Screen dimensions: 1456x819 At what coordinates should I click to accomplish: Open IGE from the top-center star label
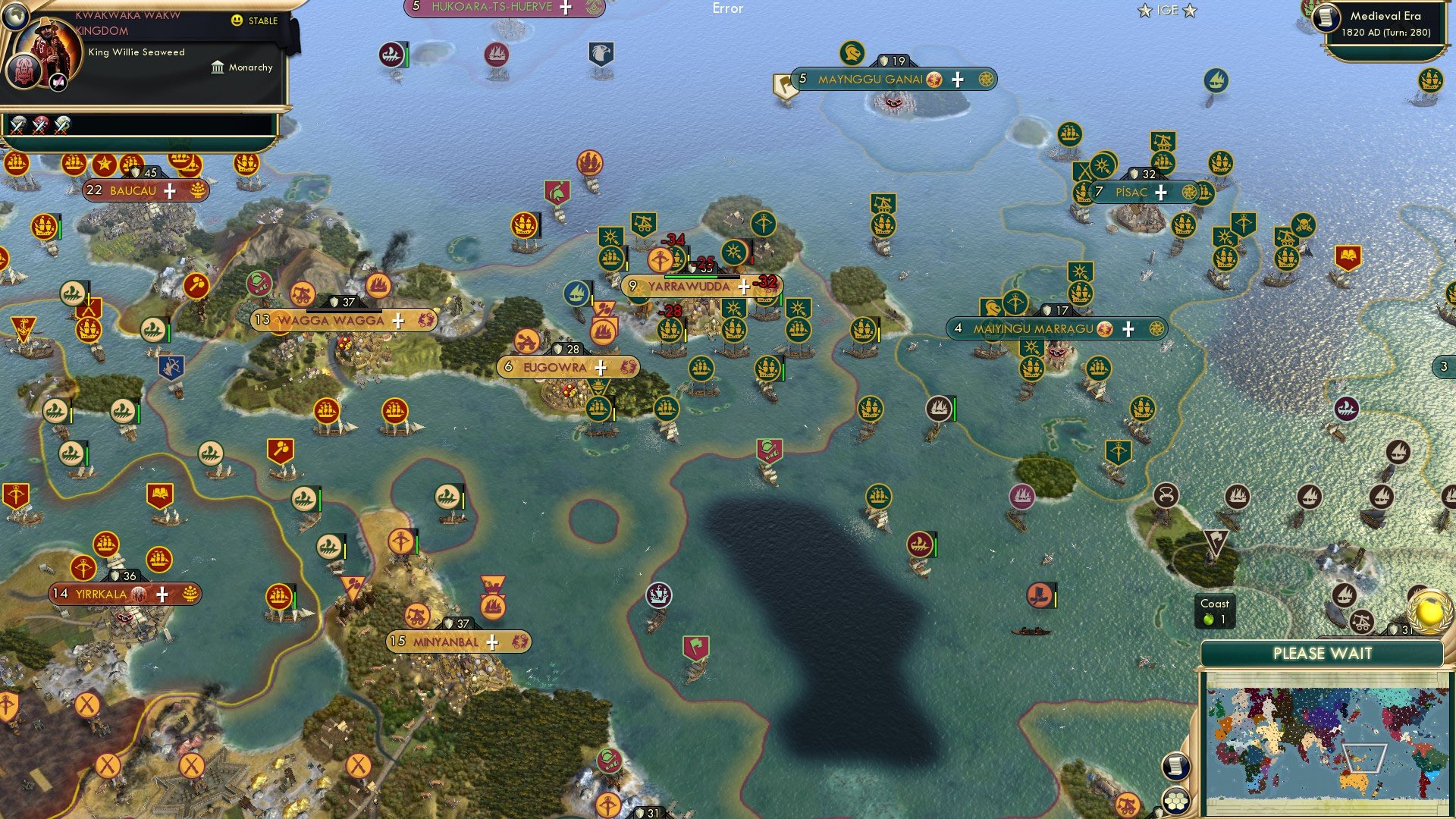click(1167, 10)
